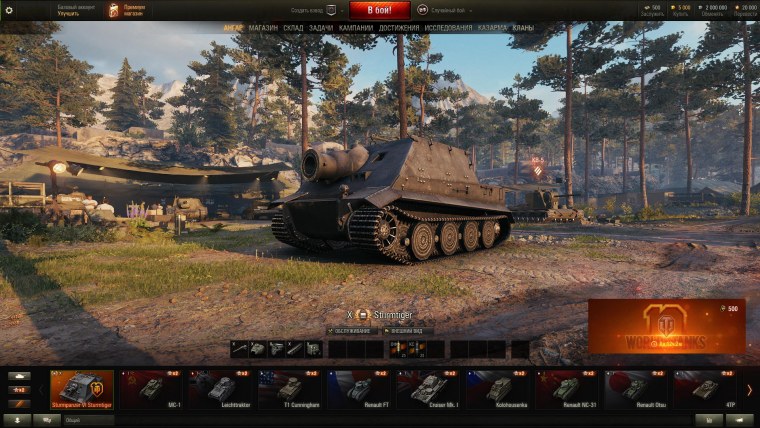The width and height of the screenshot is (760, 428).
Task: Go to the Кампании (campaigns) tab
Action: click(356, 29)
